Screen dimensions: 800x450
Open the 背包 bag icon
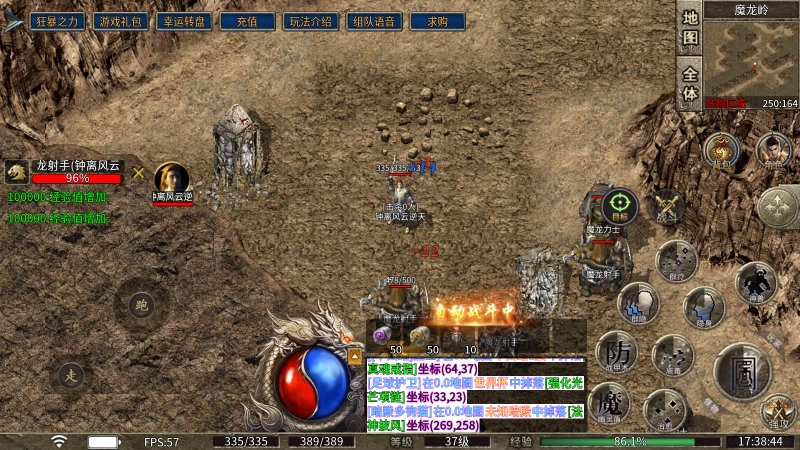click(722, 152)
